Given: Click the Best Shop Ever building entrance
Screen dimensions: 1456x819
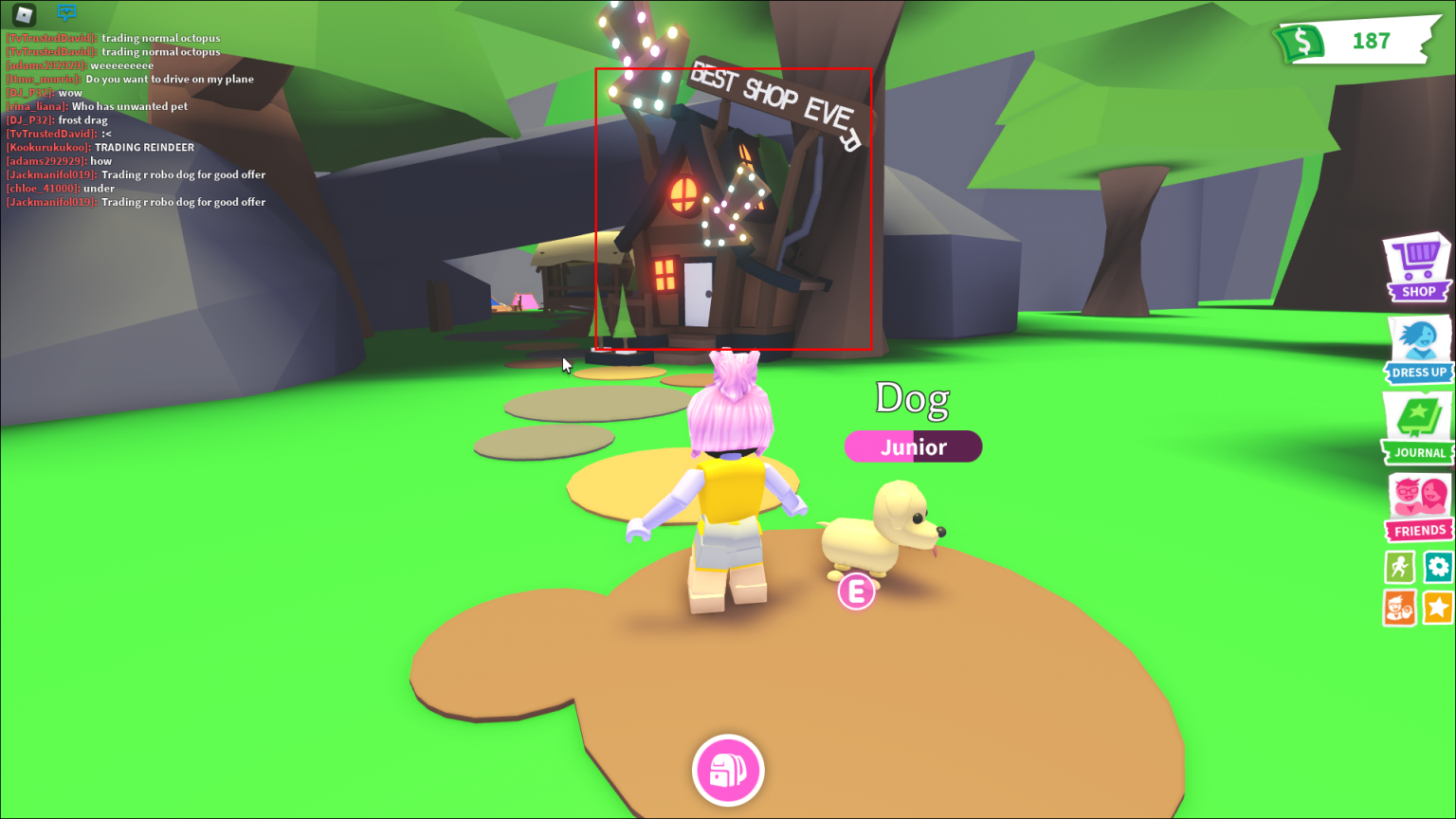Looking at the screenshot, I should 699,294.
